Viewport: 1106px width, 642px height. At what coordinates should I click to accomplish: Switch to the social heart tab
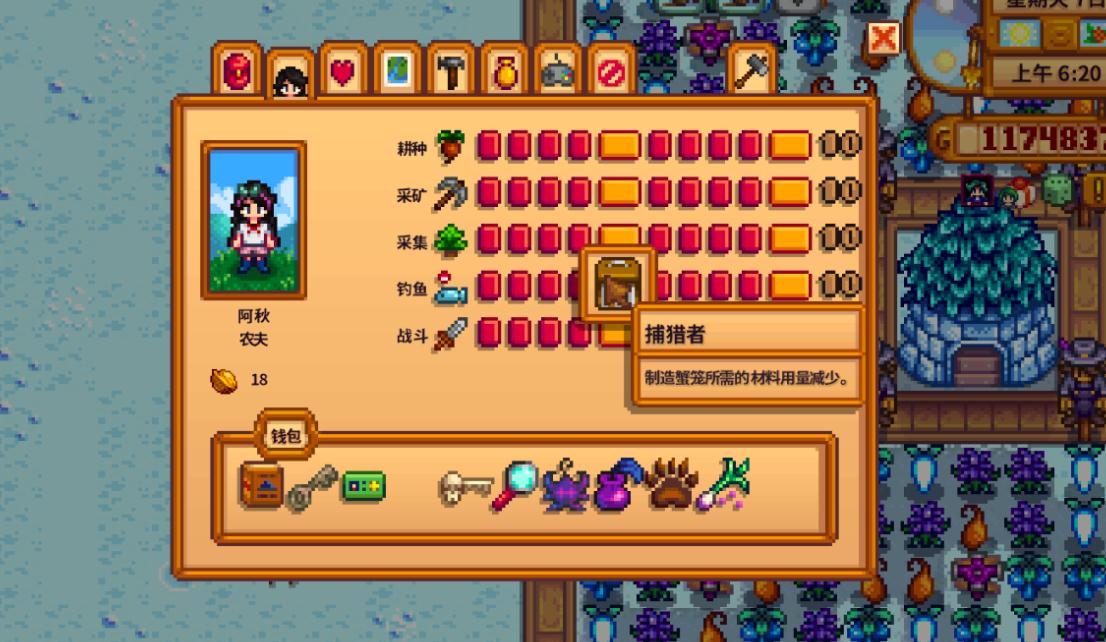click(x=343, y=72)
